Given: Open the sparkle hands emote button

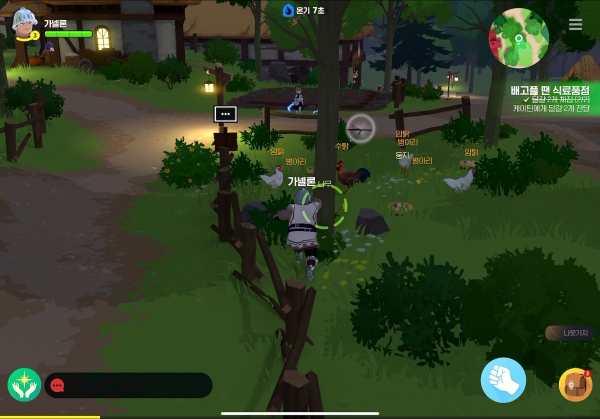Looking at the screenshot, I should pyautogui.click(x=22, y=385).
